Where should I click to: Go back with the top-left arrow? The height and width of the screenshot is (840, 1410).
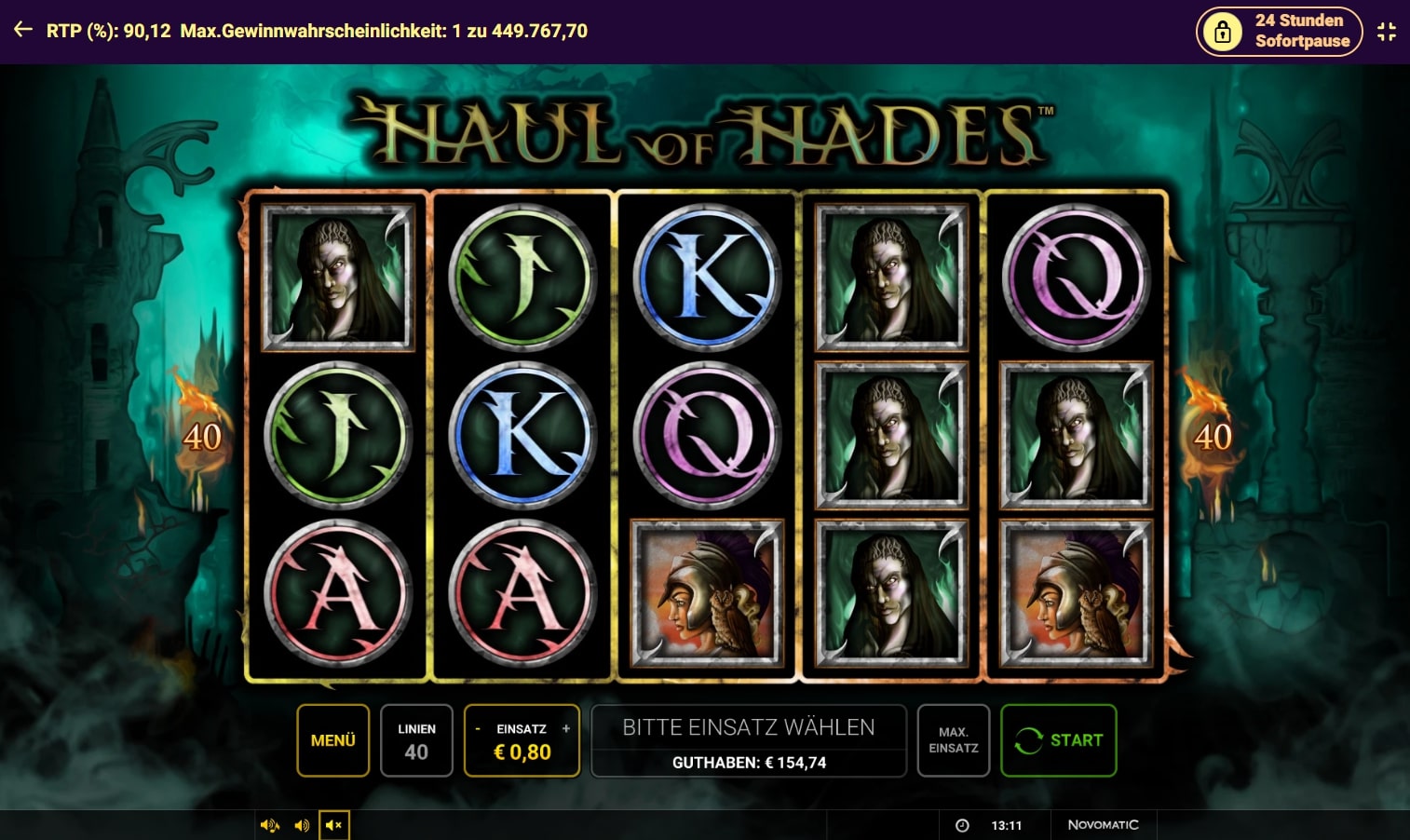pyautogui.click(x=23, y=30)
